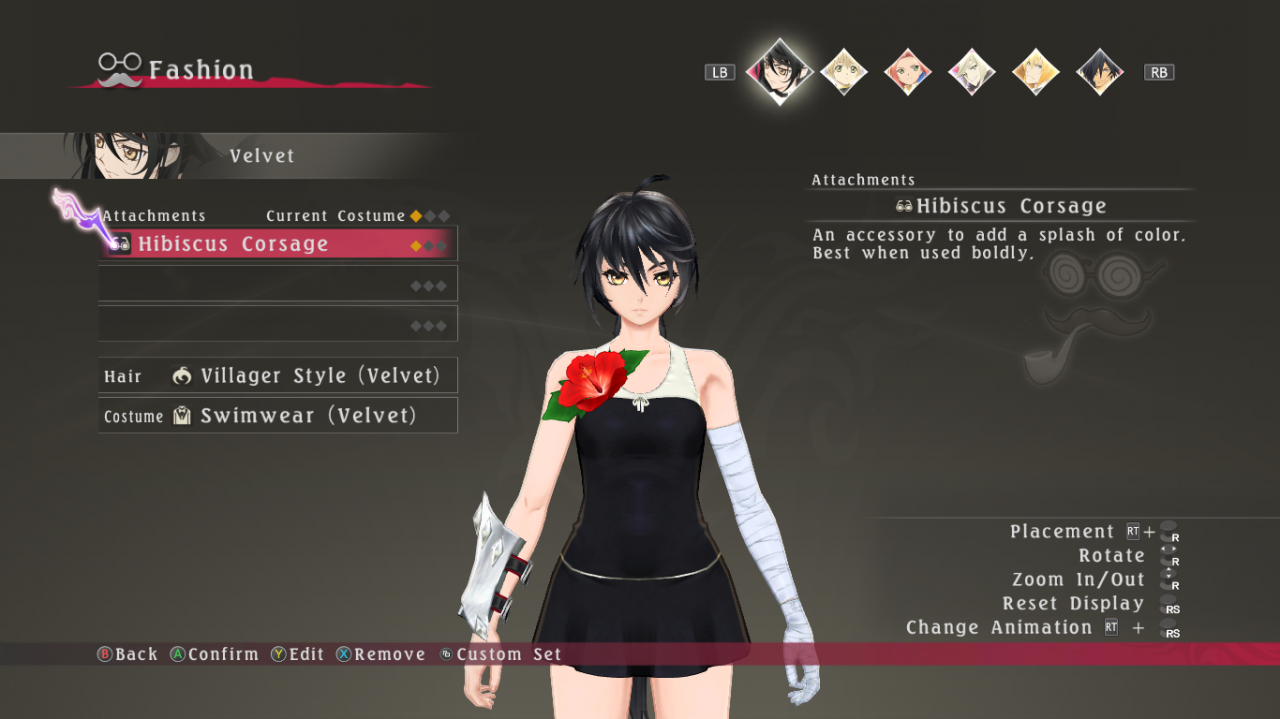
Task: Switch to Eleanor's red-haired portrait
Action: click(x=907, y=72)
